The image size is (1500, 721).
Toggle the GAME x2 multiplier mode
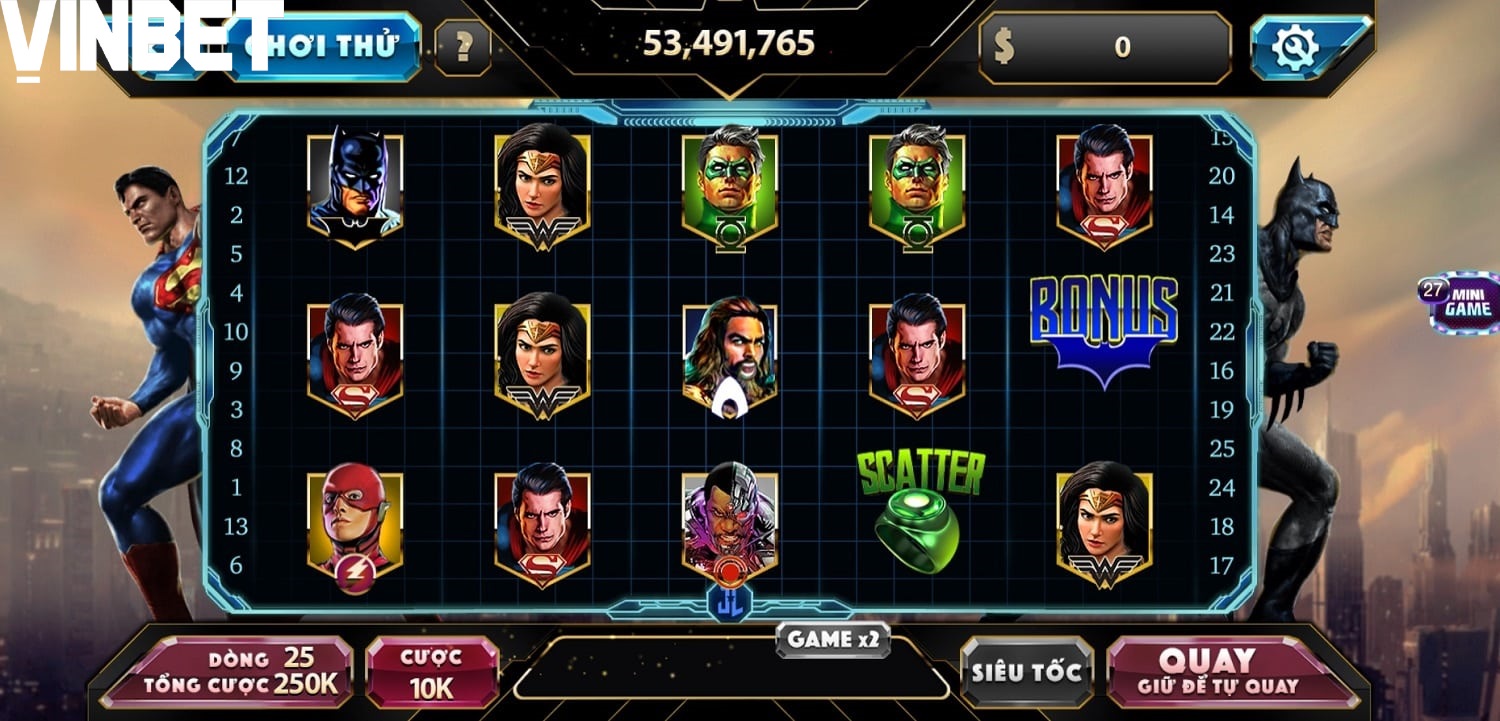[x=835, y=640]
